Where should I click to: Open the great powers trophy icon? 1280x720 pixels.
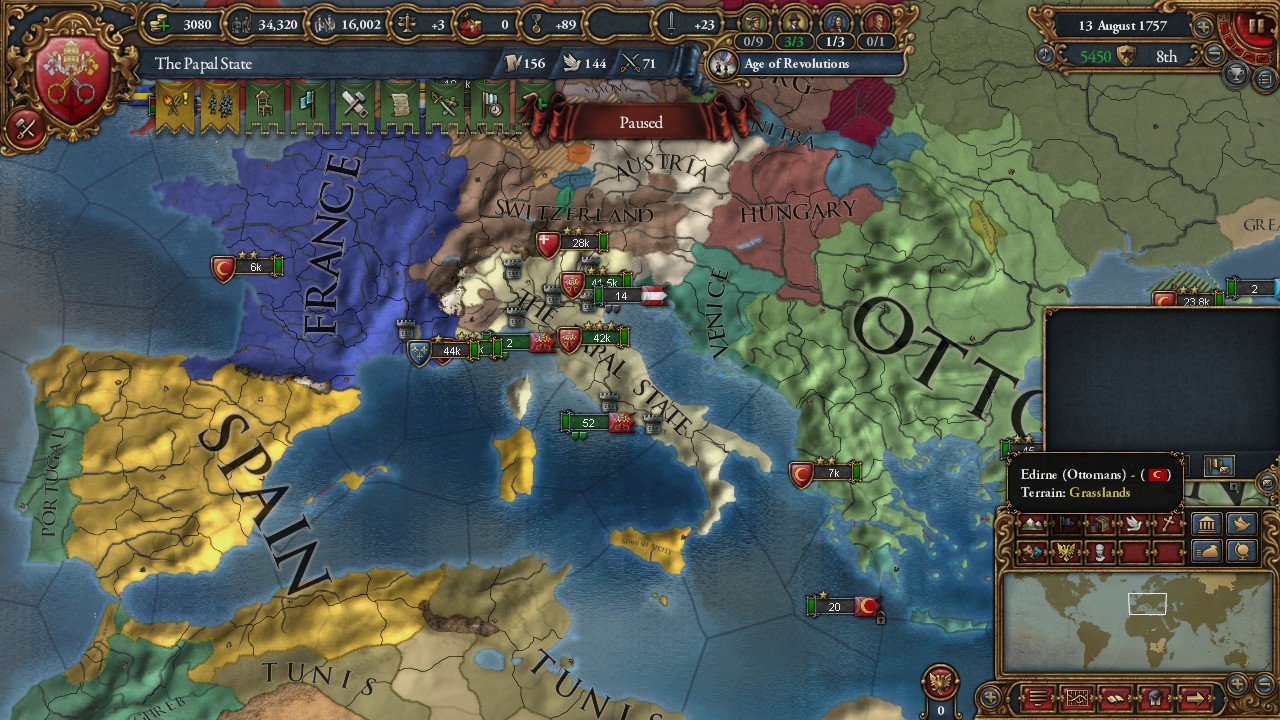[x=1237, y=74]
